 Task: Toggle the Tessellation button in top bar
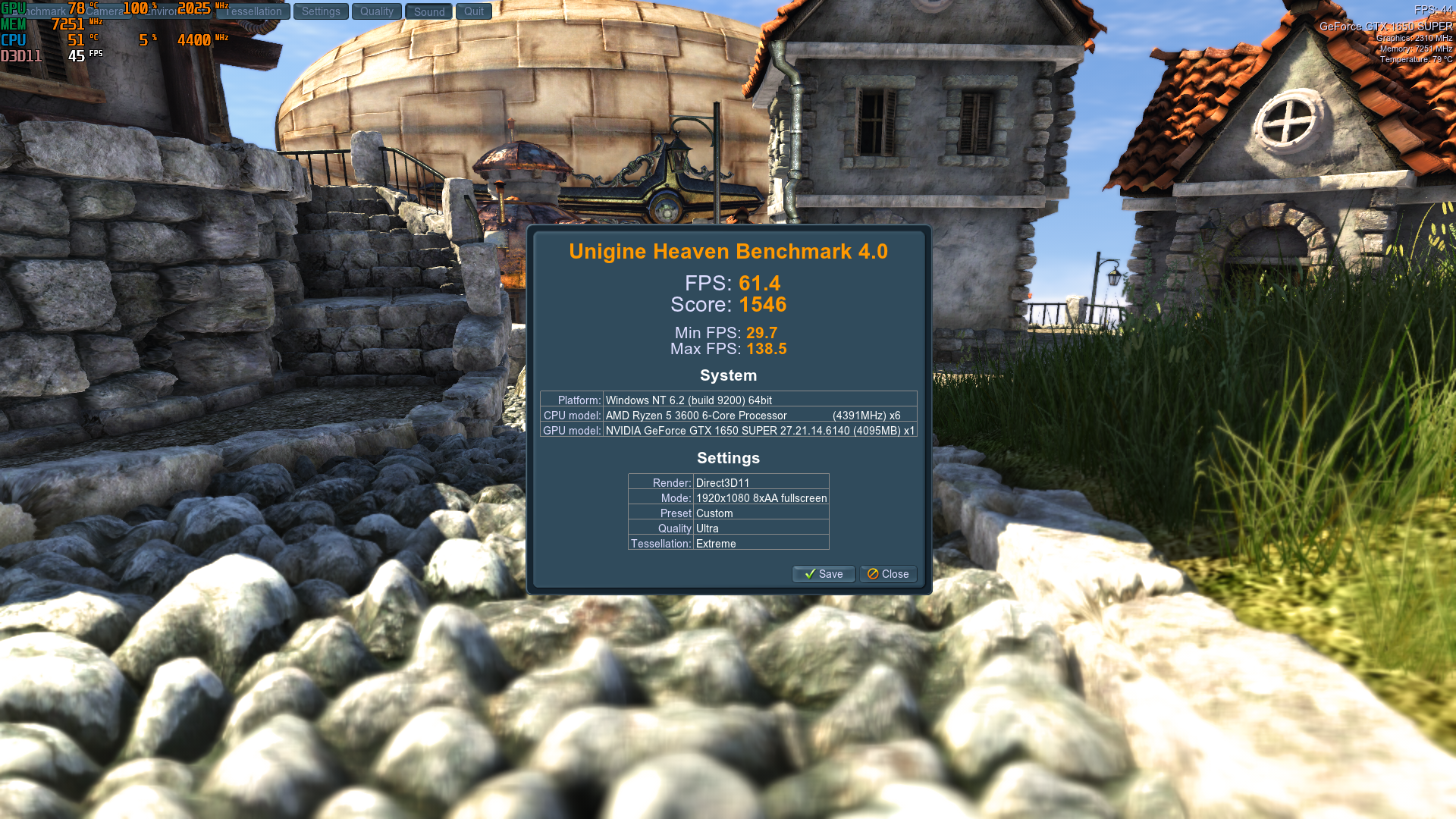pyautogui.click(x=254, y=11)
